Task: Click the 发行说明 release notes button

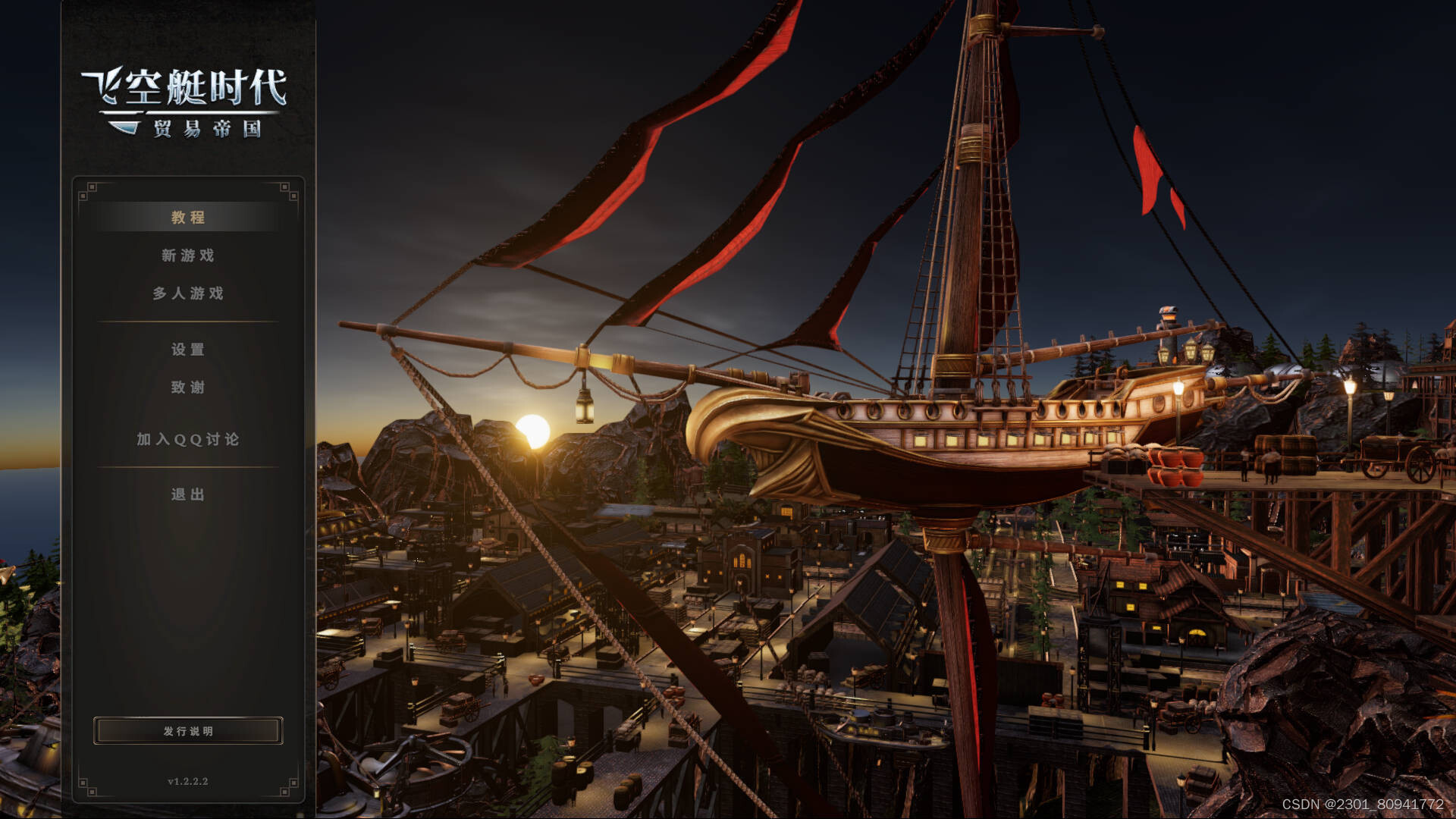Action: tap(188, 731)
